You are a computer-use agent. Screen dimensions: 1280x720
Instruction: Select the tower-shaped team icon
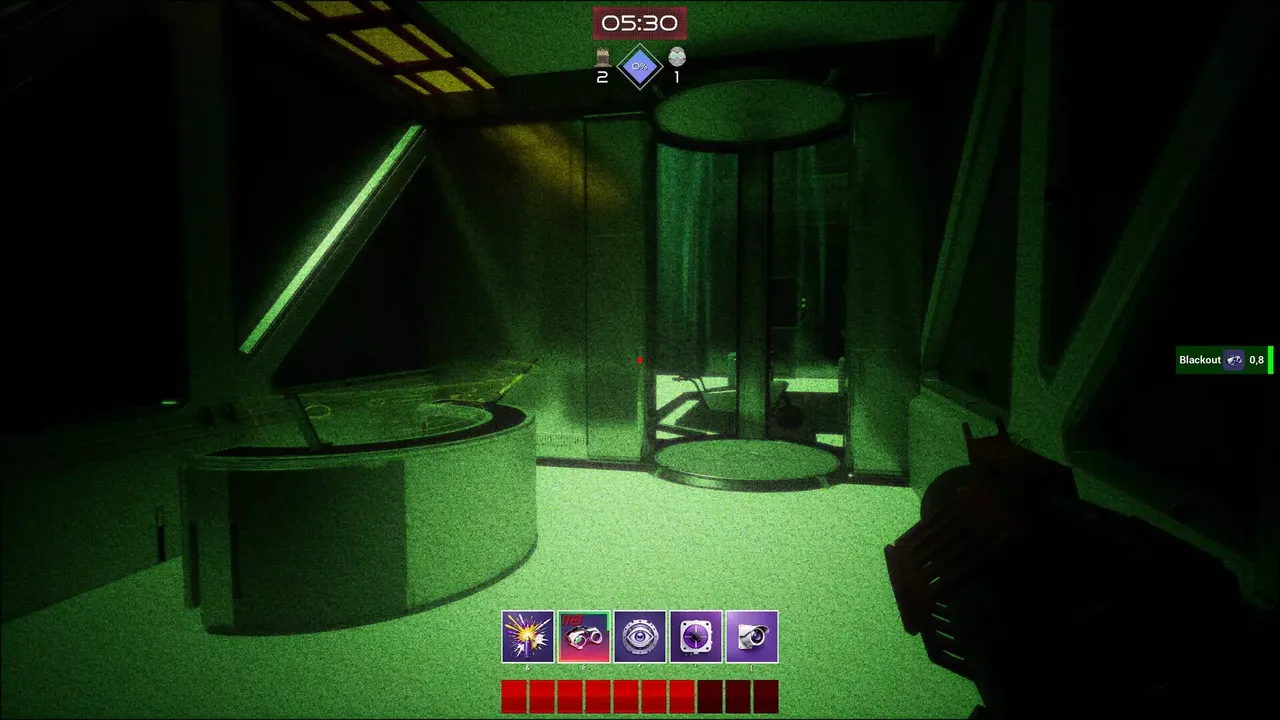click(x=603, y=57)
